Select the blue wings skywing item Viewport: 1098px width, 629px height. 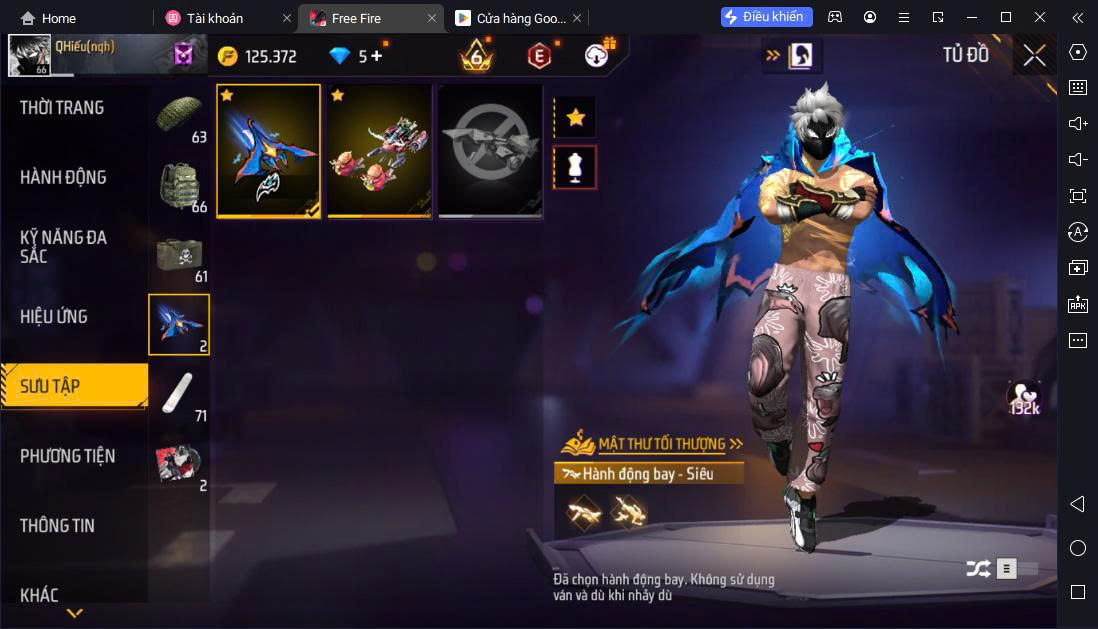pos(269,151)
